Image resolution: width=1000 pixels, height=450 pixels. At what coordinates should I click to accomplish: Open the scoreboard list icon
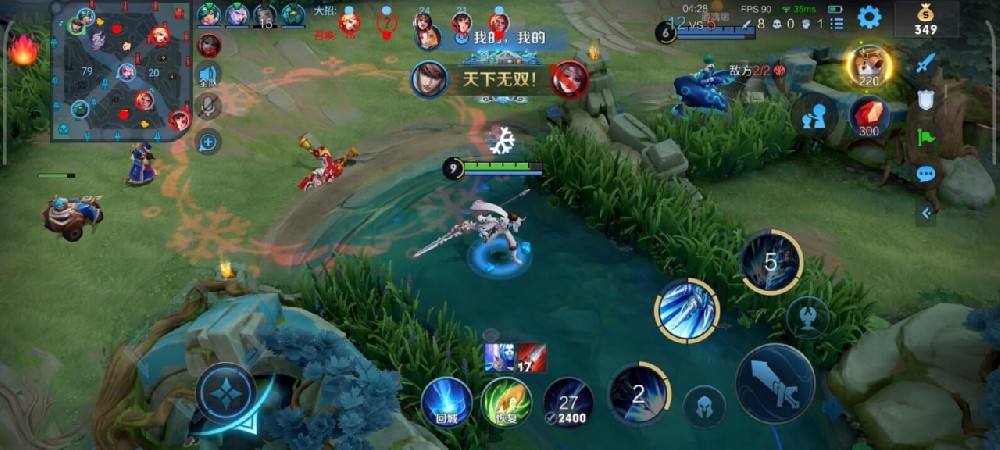[x=836, y=23]
